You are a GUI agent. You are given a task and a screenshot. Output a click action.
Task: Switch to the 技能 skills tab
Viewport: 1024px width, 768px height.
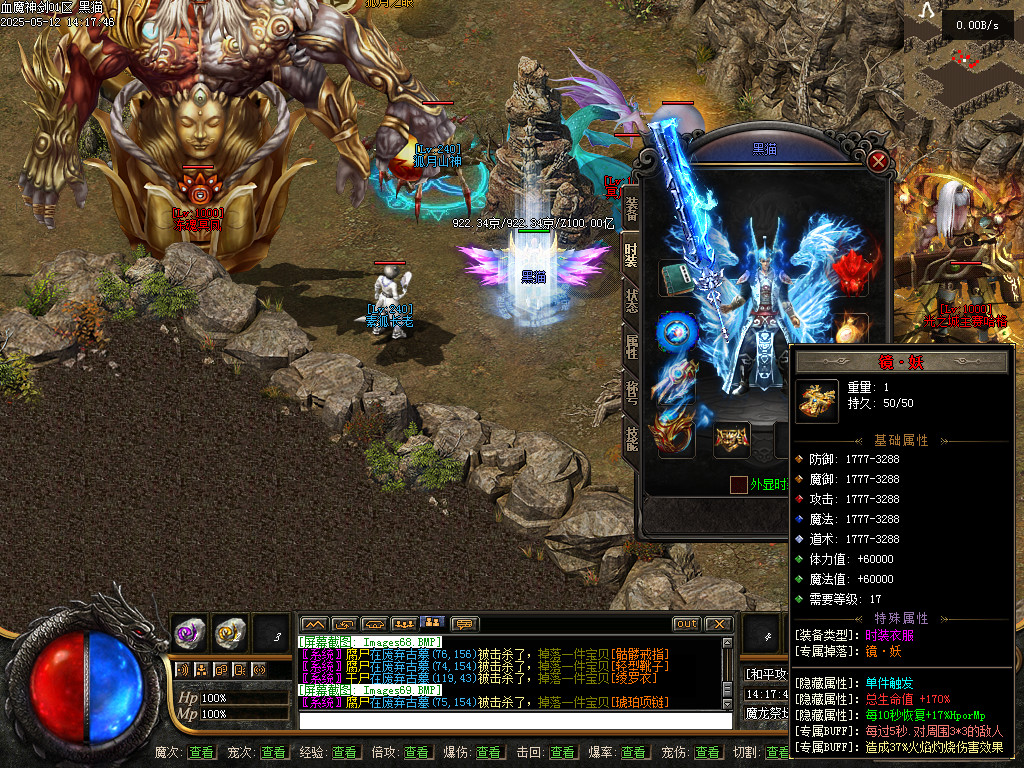coord(631,438)
